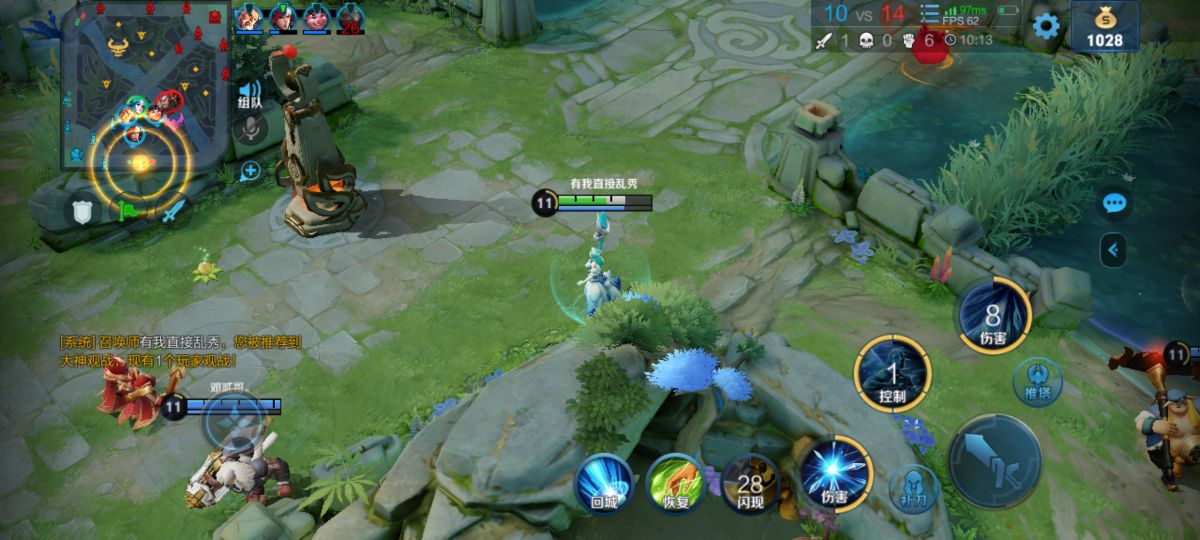
Task: Cast the 伤害 skill showing 8 cooldown
Action: [x=993, y=315]
